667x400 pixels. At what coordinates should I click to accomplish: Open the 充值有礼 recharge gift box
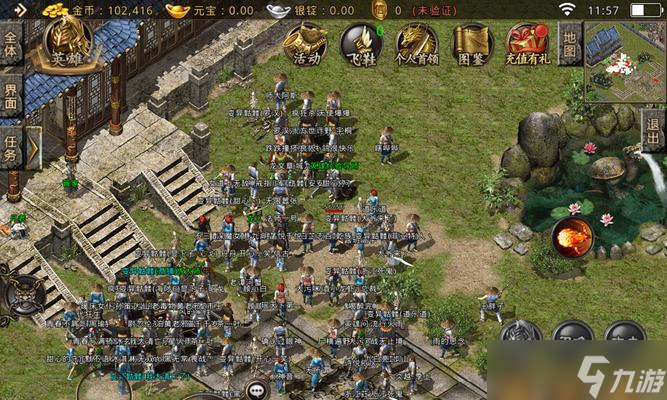527,44
